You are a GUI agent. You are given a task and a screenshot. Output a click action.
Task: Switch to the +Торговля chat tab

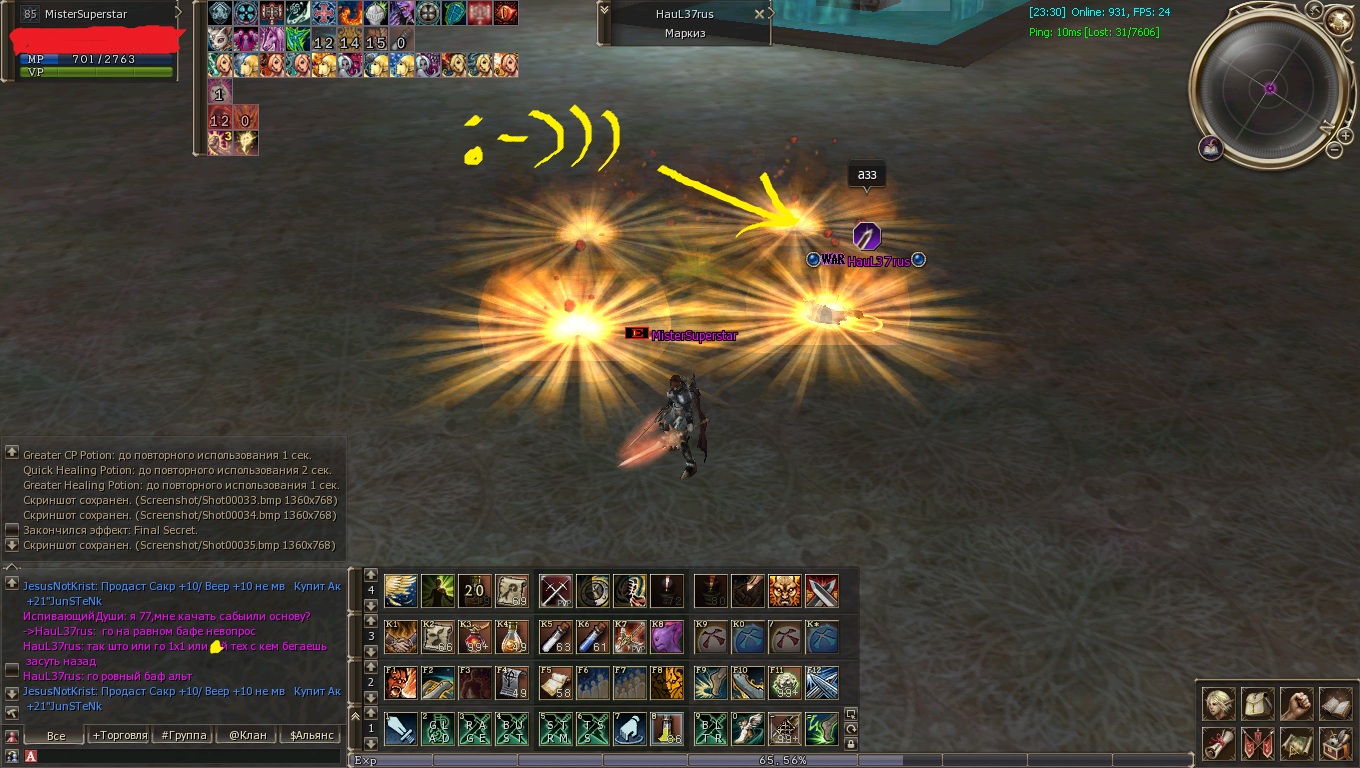(120, 735)
